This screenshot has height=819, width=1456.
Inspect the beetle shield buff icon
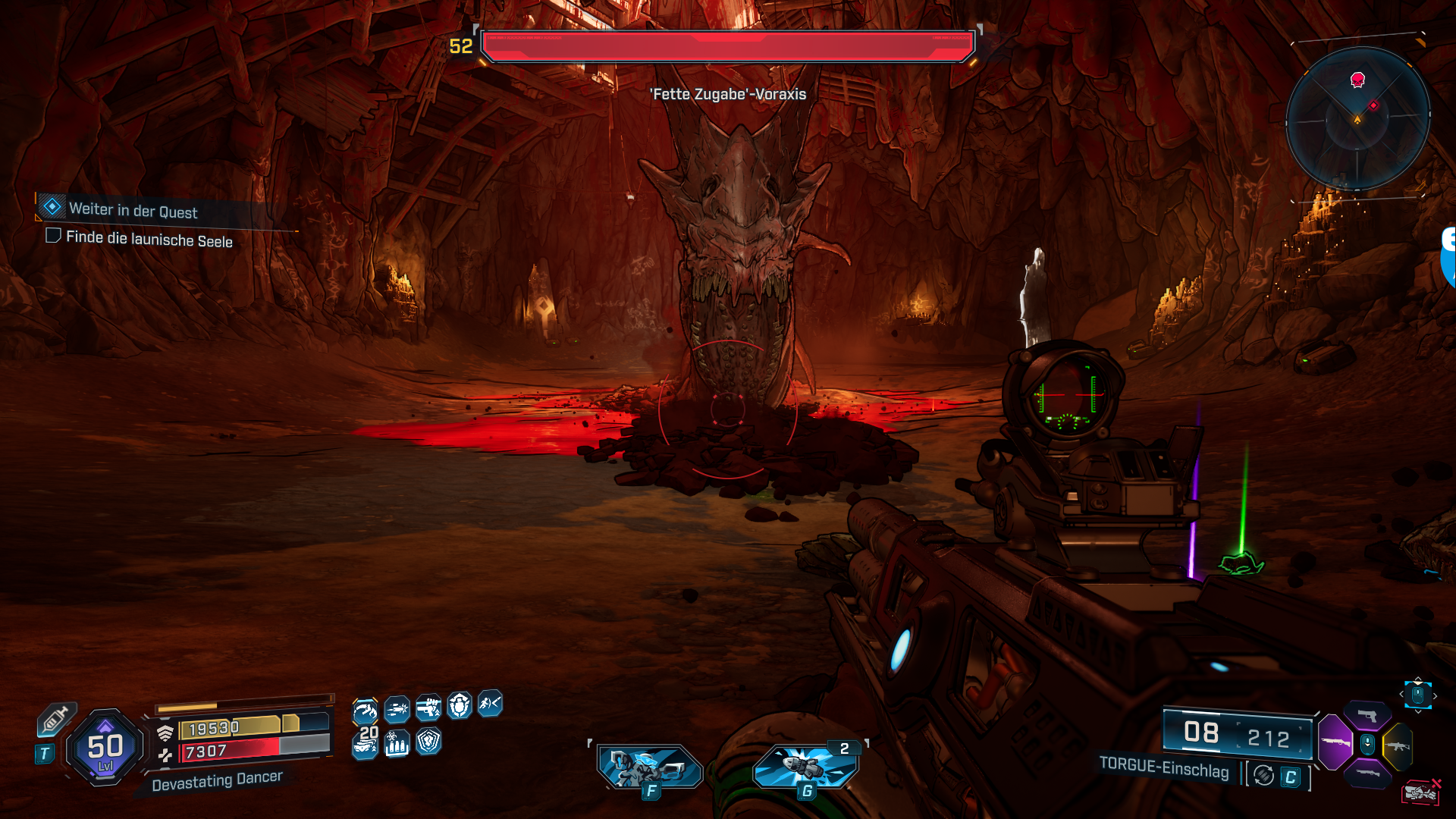point(460,706)
